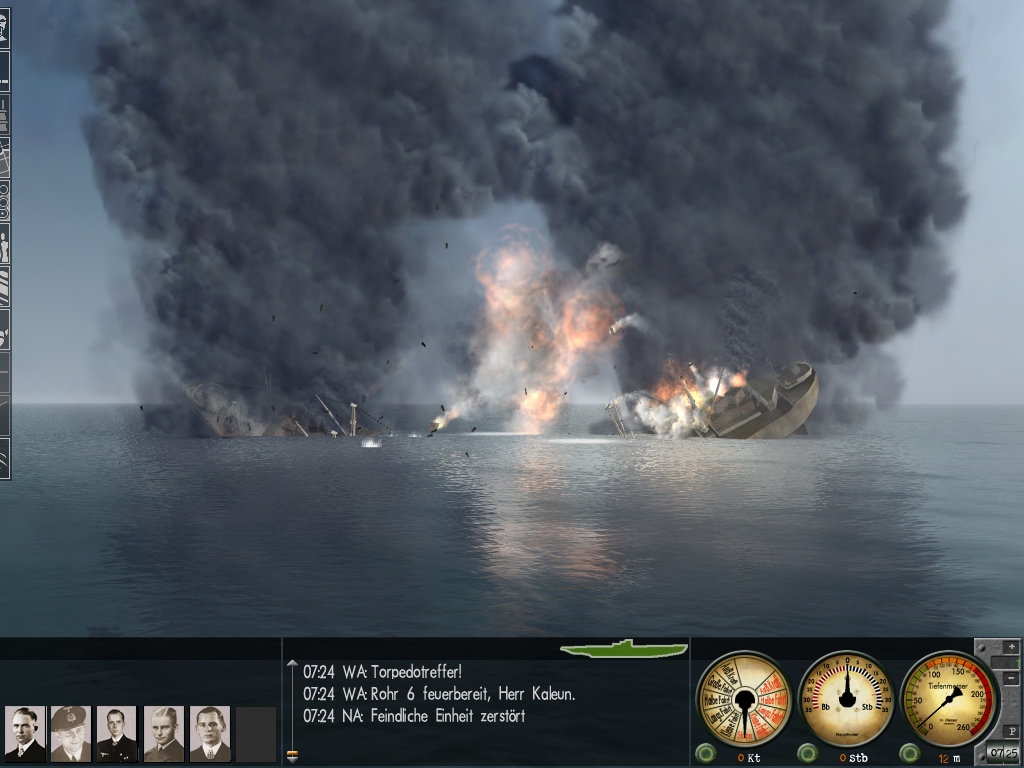This screenshot has width=1024, height=768.
Task: Toggle the green button under the rudder dial
Action: click(x=807, y=753)
